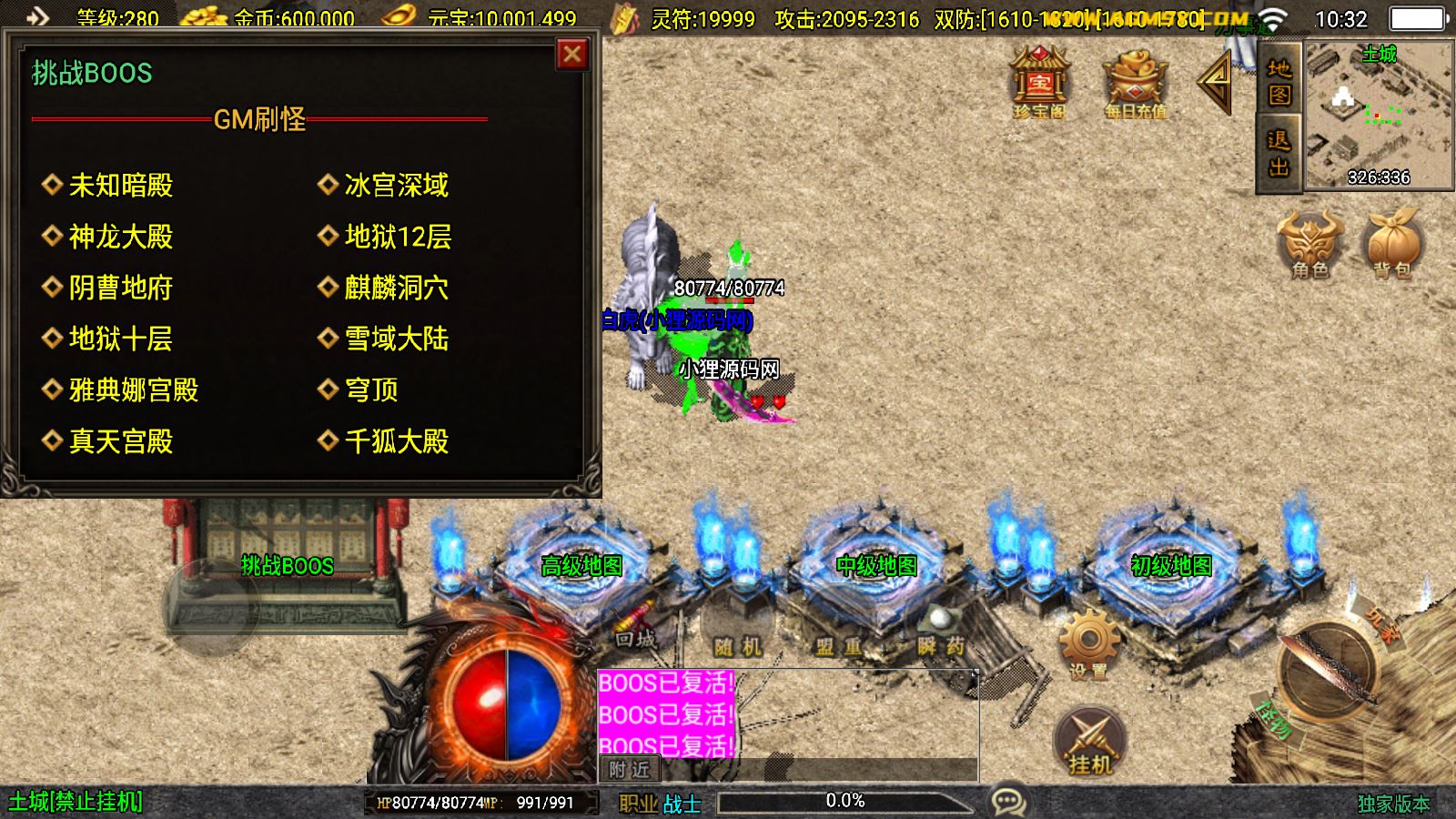The width and height of the screenshot is (1456, 819).
Task: Choose the 真天宫殿 entry
Action: tap(121, 441)
